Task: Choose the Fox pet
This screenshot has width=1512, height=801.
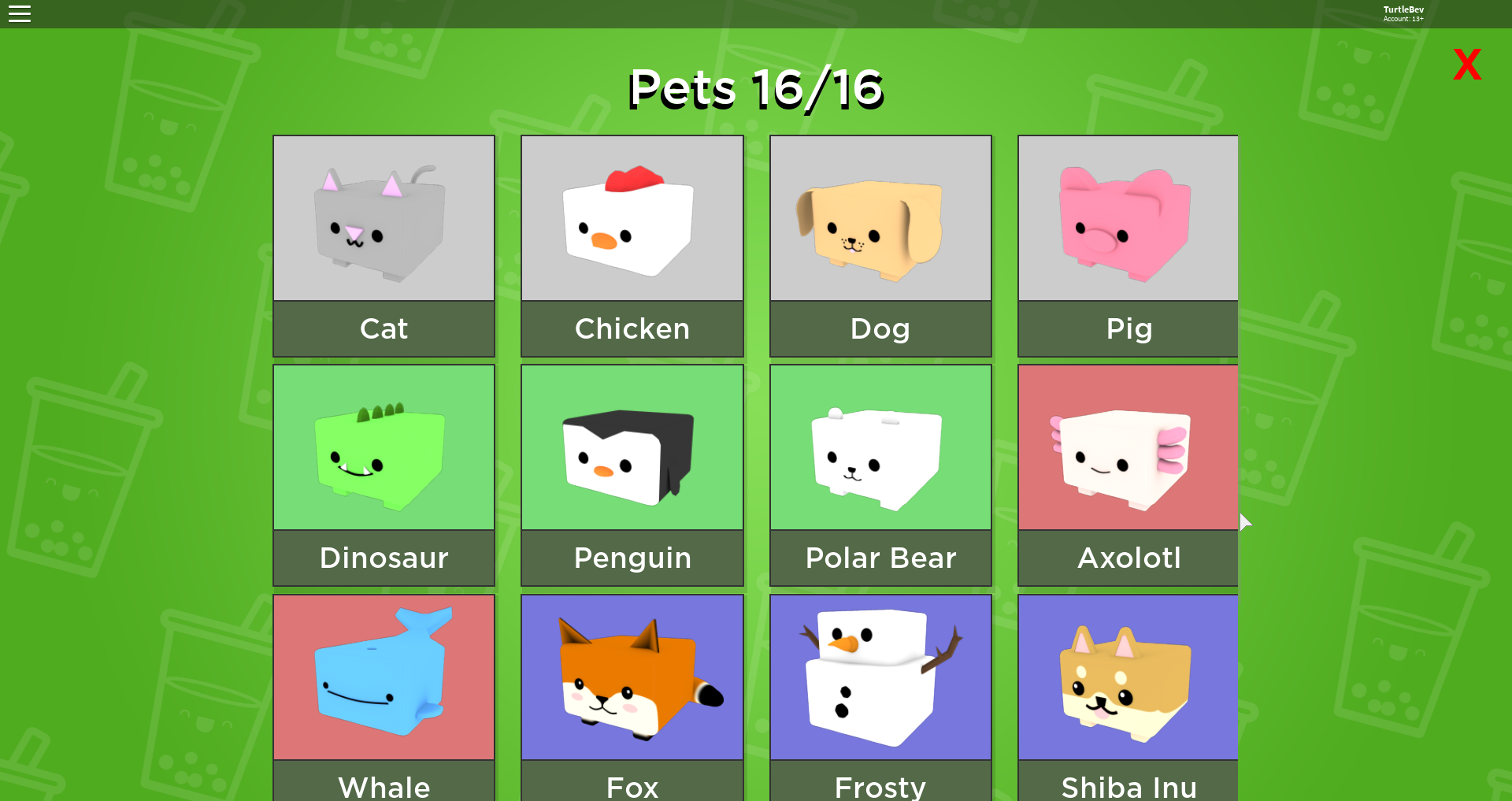Action: click(x=632, y=676)
